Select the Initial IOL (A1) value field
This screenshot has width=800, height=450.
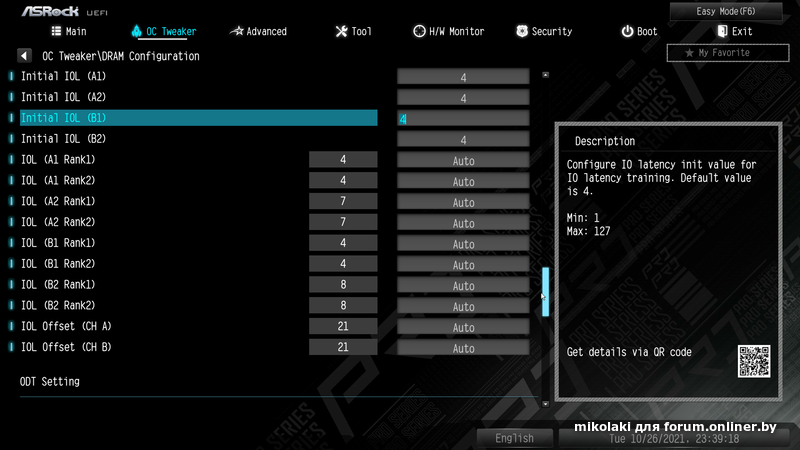click(x=463, y=77)
